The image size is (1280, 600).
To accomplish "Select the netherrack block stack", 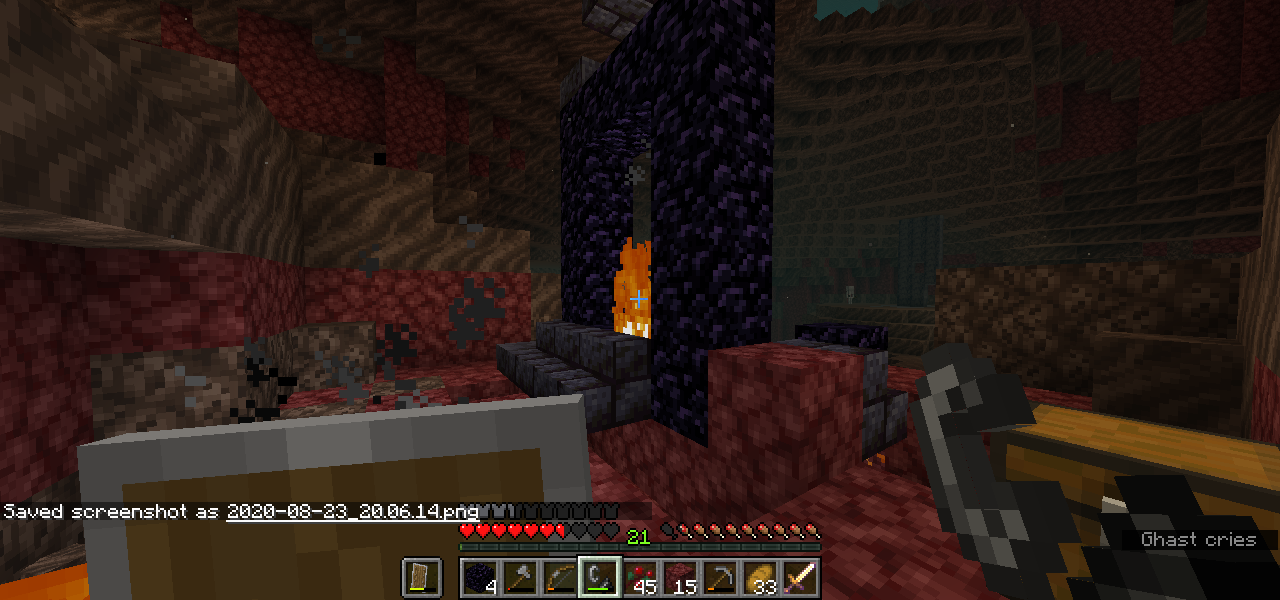I will 680,578.
